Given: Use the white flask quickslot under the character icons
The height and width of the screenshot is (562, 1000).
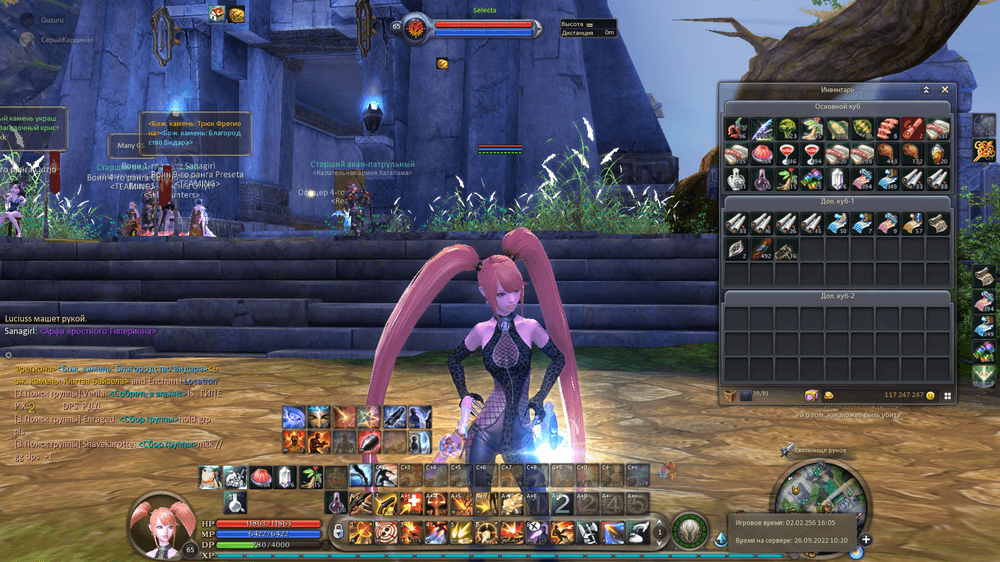Looking at the screenshot, I should coord(234,500).
